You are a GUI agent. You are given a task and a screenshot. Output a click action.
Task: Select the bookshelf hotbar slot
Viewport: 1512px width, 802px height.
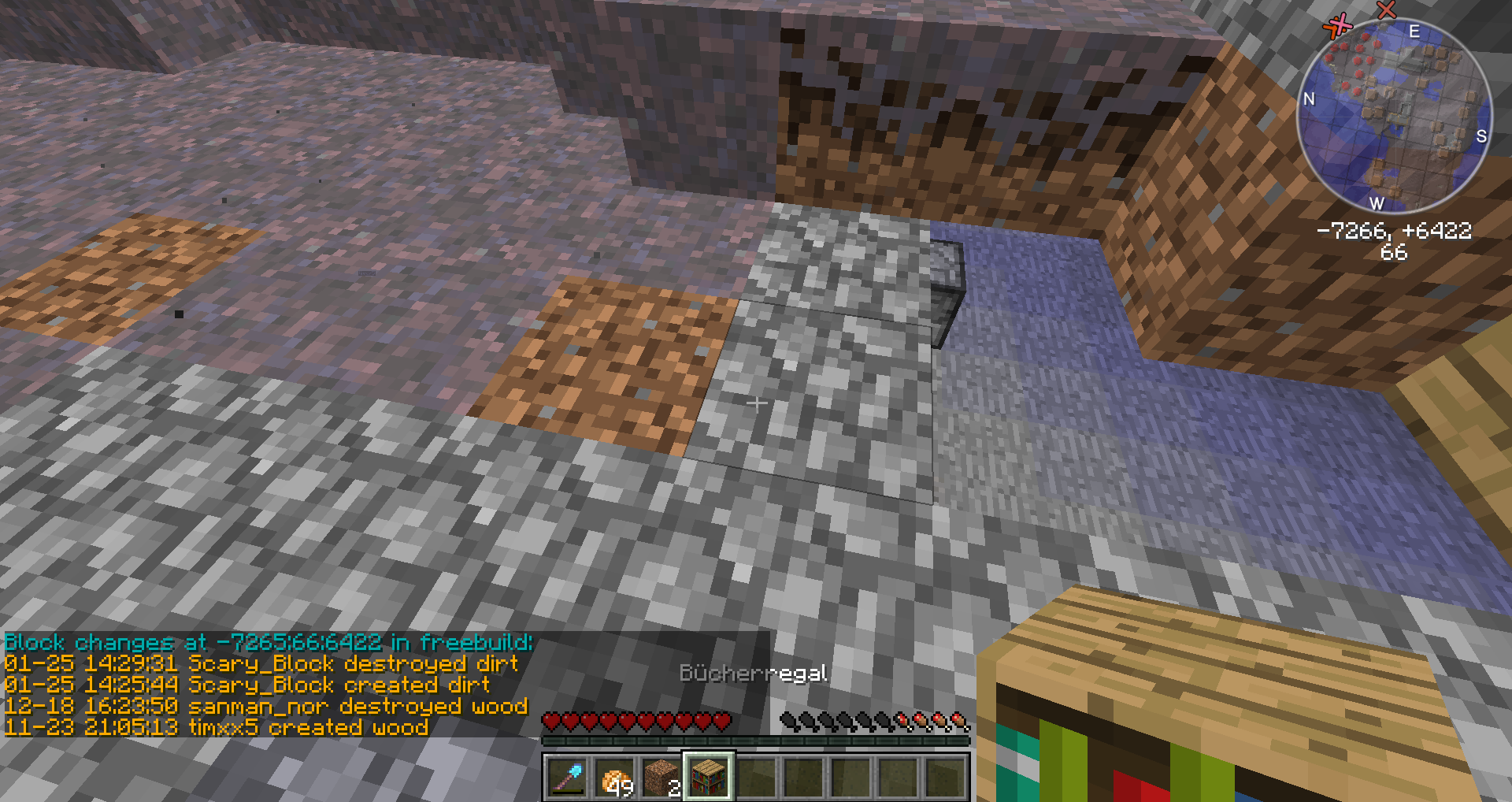tap(709, 776)
